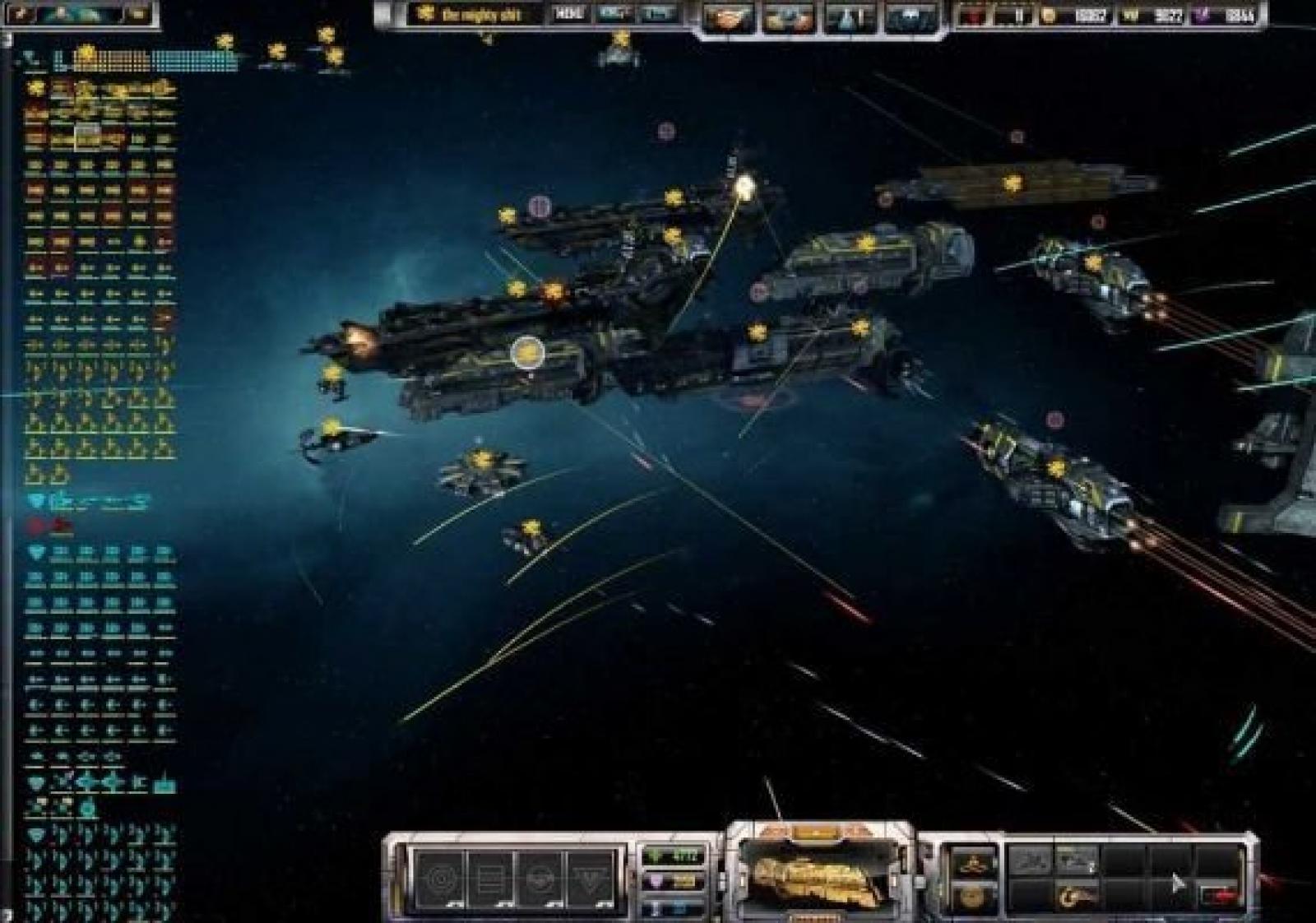
Task: Select the concentric-circle target command button
Action: coord(439,875)
